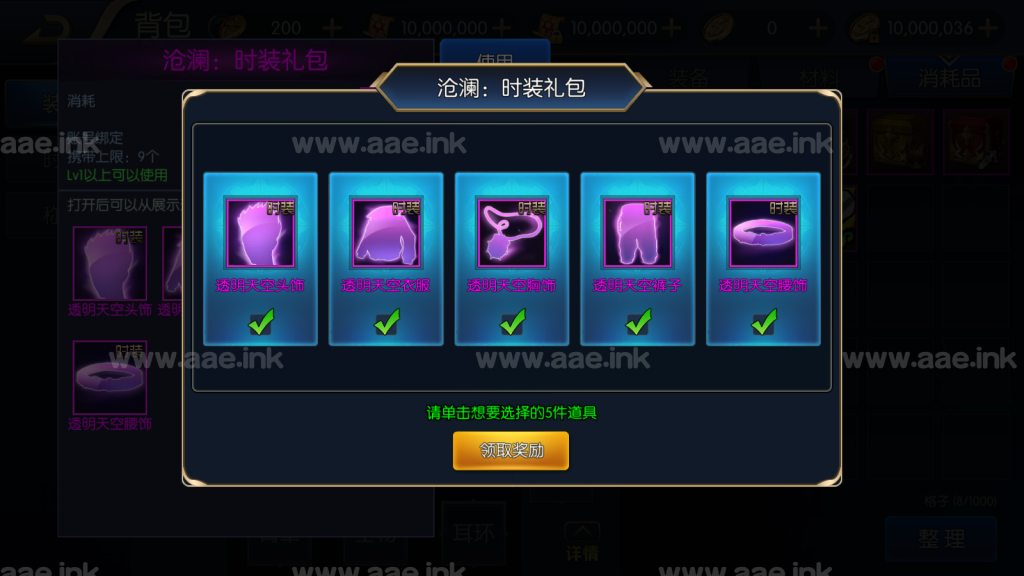Viewport: 1024px width, 576px height.
Task: Claim rewards with the 领取奖励 button
Action: pyautogui.click(x=511, y=451)
